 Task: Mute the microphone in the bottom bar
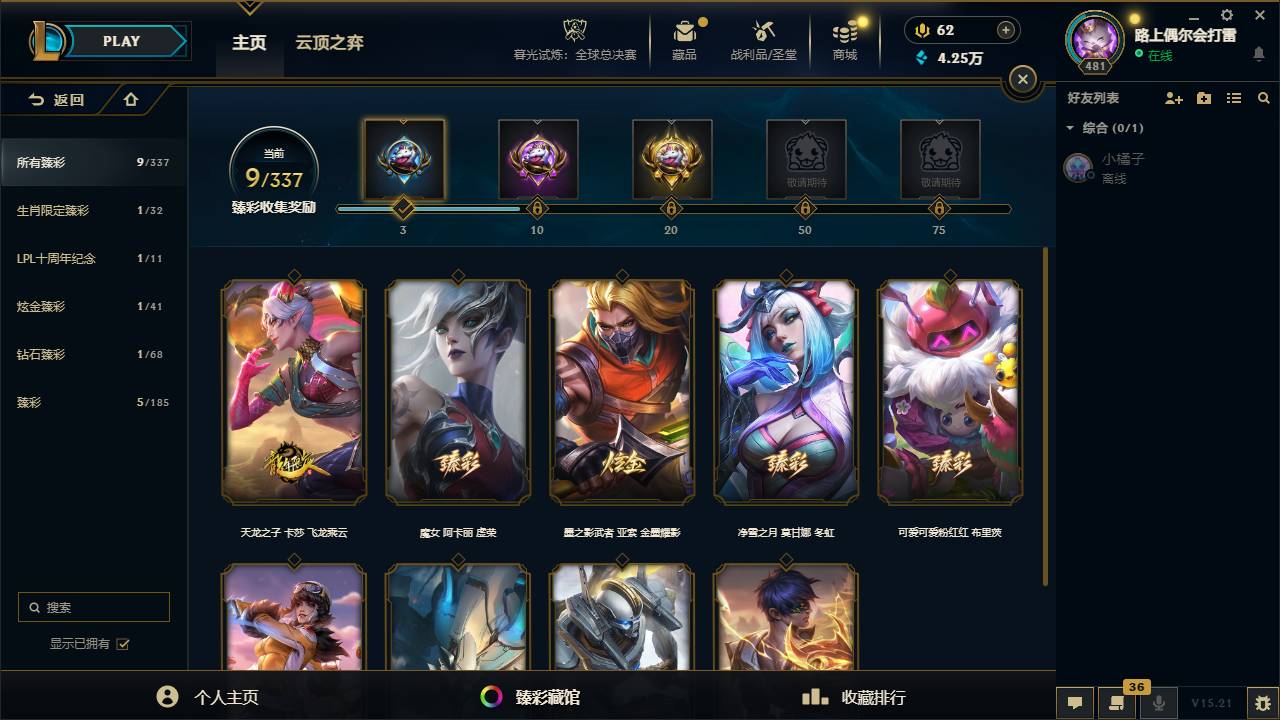click(1160, 703)
